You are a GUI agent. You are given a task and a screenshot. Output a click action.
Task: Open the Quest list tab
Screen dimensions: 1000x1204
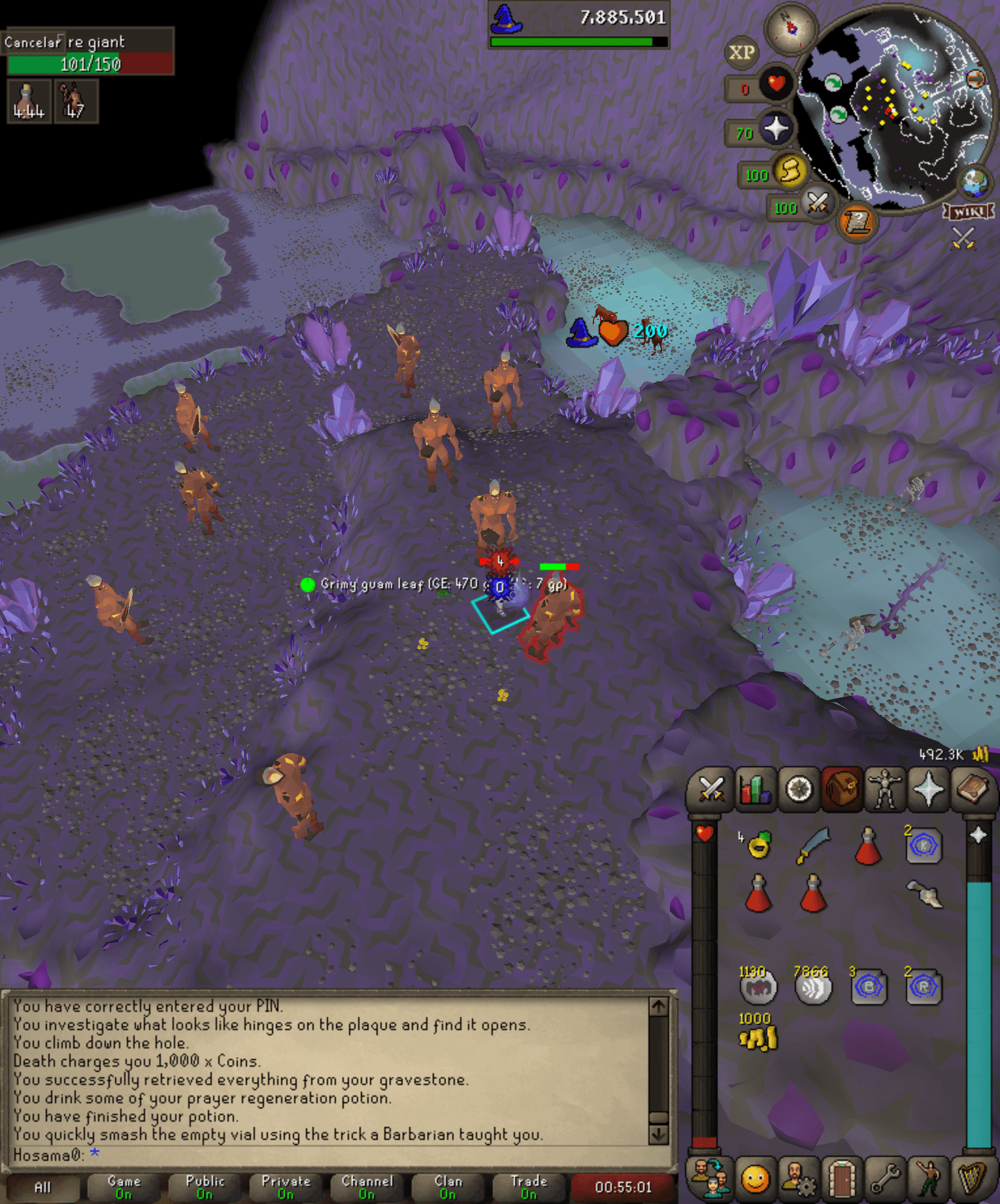coord(799,789)
